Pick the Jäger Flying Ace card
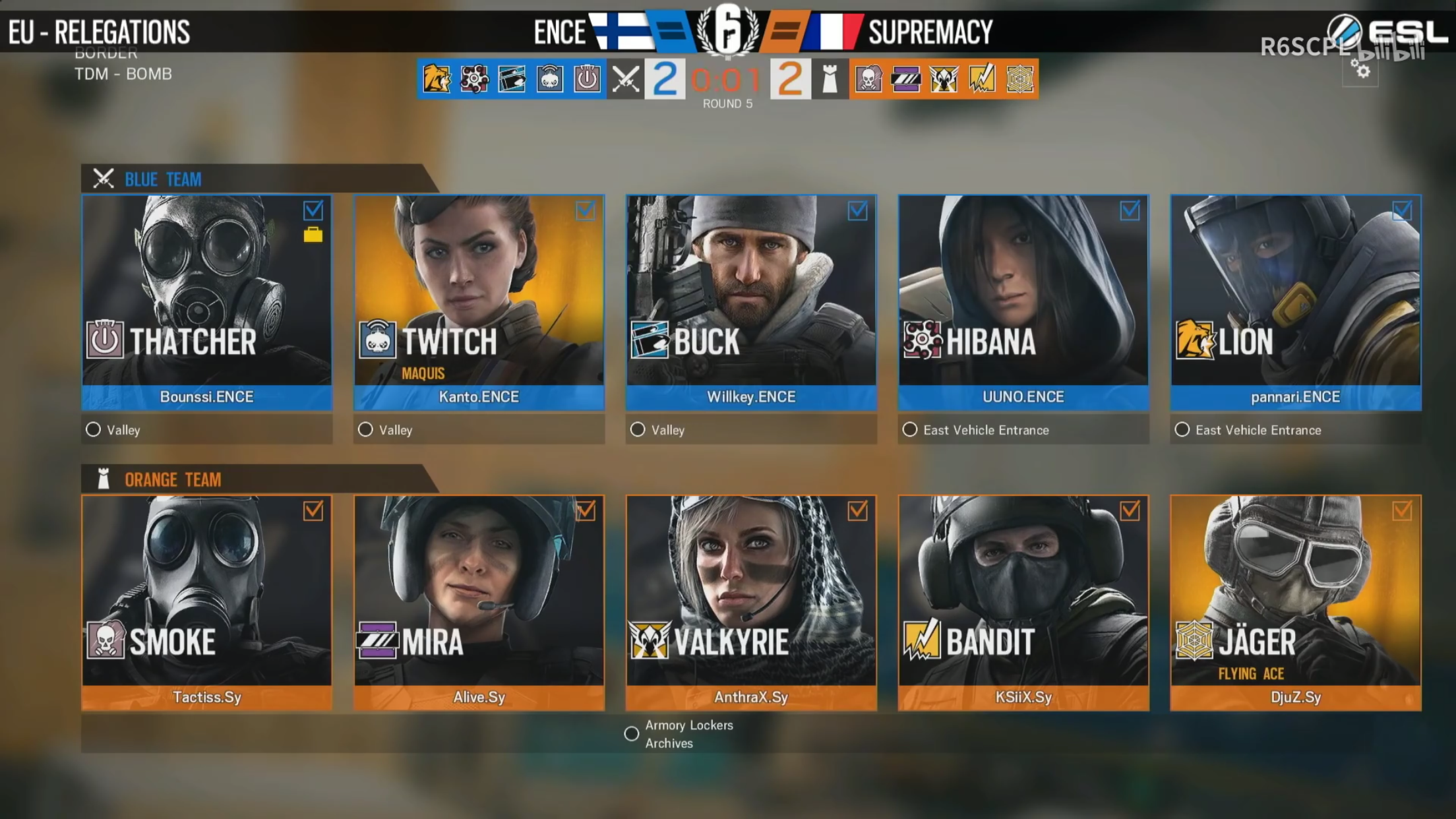Viewport: 1456px width, 819px height. coord(1295,591)
